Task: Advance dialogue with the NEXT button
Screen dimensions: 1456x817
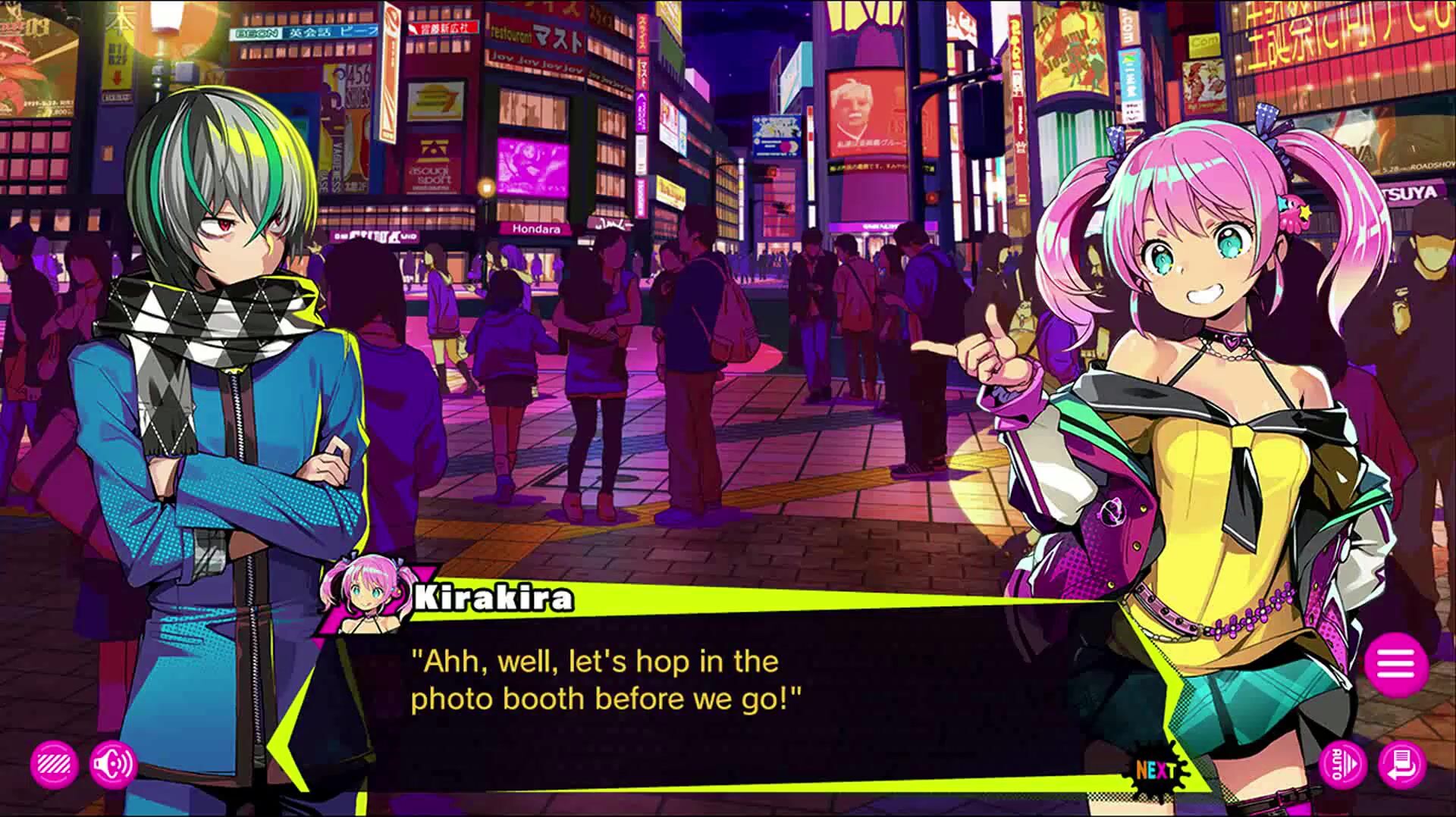Action: (x=1155, y=770)
